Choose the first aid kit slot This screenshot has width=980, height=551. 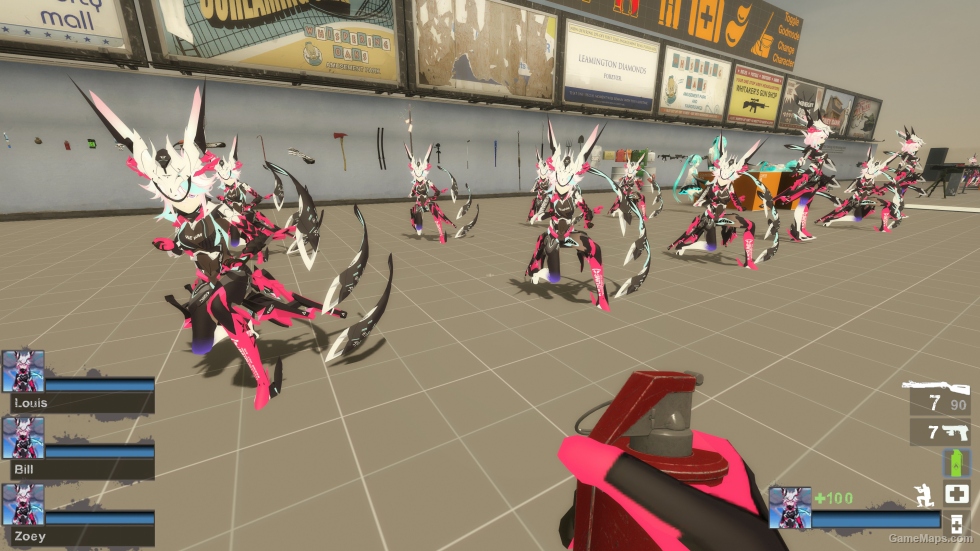(x=956, y=495)
